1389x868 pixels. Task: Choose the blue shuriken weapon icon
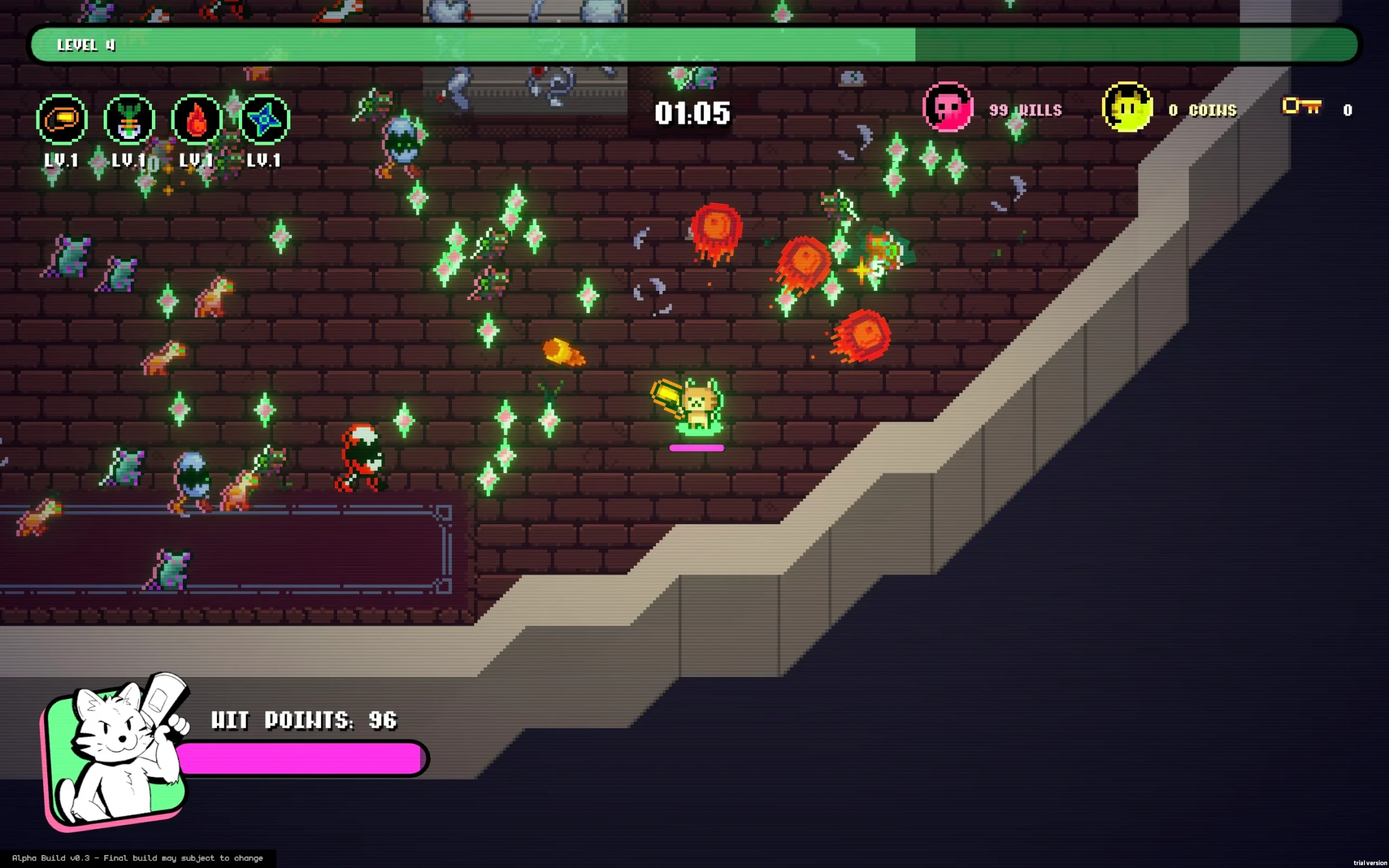point(264,119)
